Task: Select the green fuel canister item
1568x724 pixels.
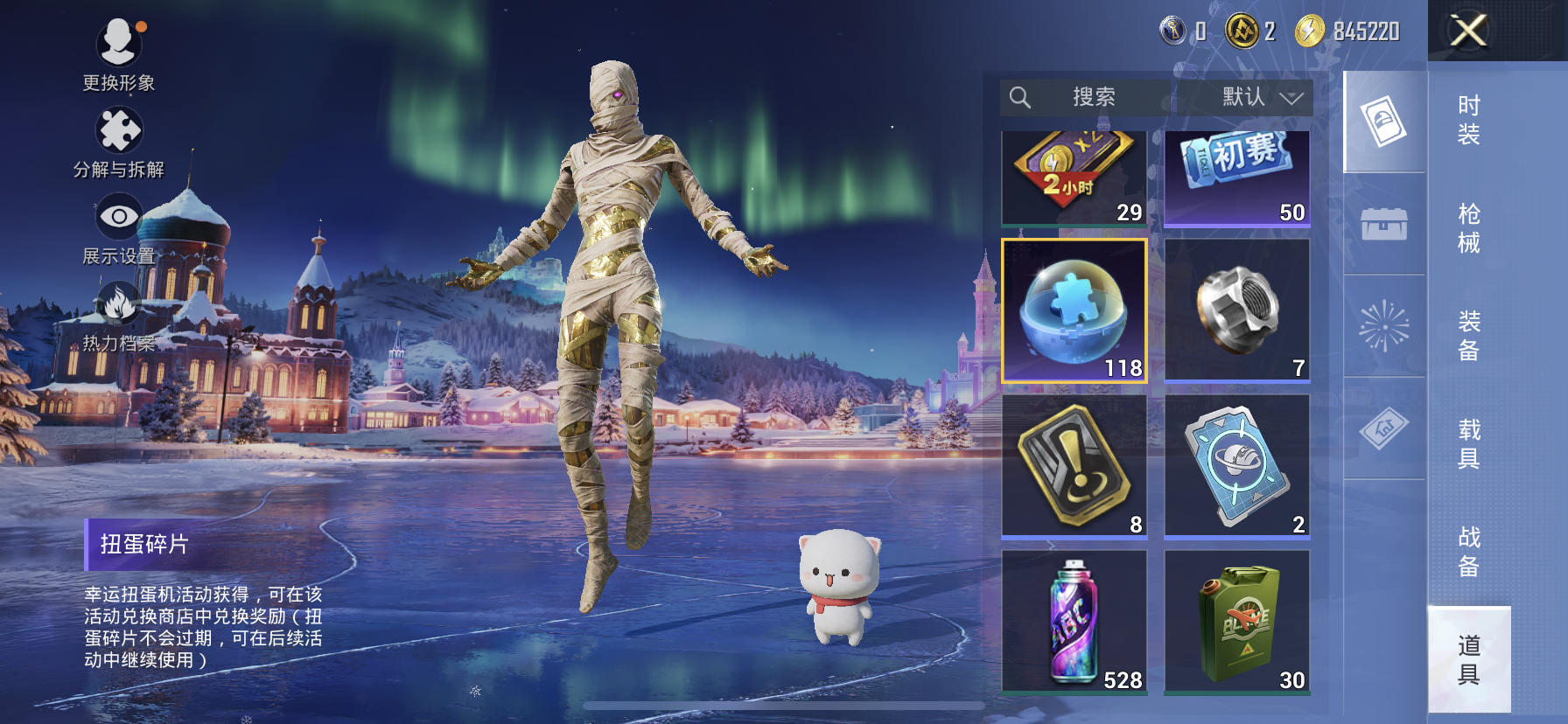Action: (x=1236, y=621)
